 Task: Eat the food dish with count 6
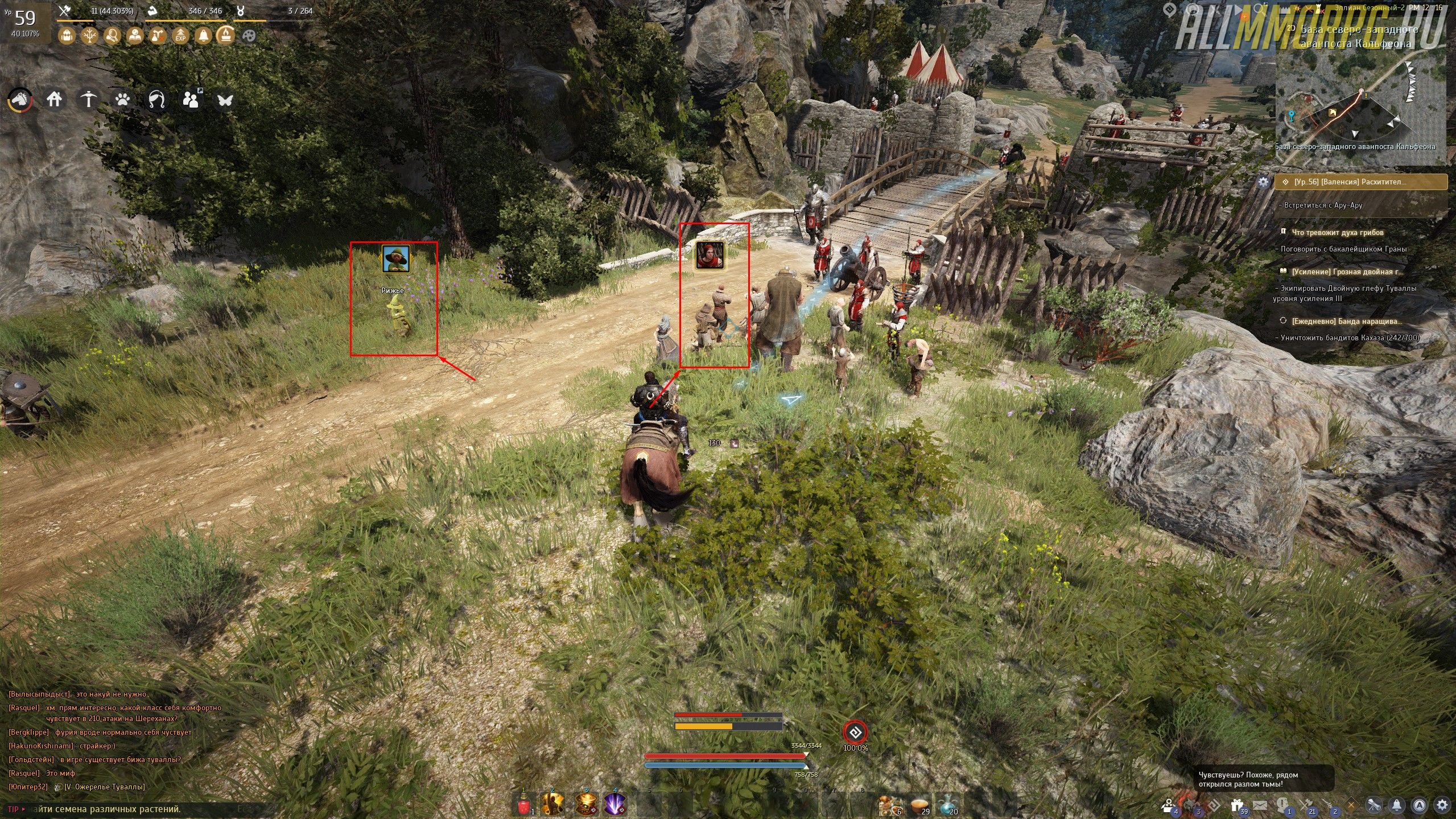pos(888,804)
